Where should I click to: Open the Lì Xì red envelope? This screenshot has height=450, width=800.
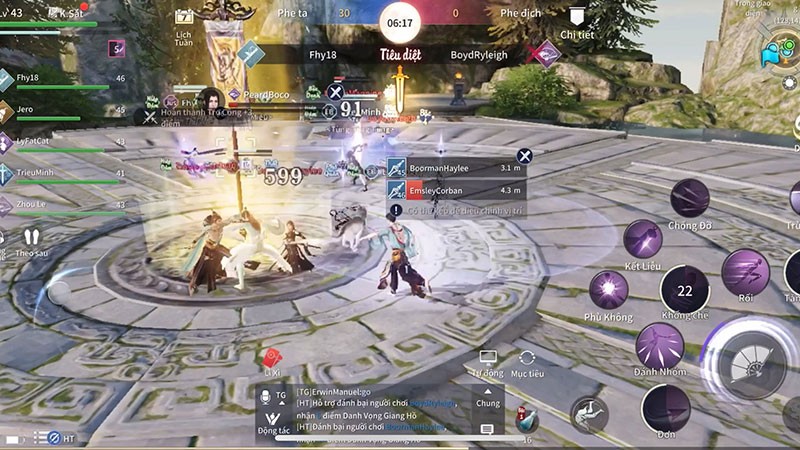(271, 359)
